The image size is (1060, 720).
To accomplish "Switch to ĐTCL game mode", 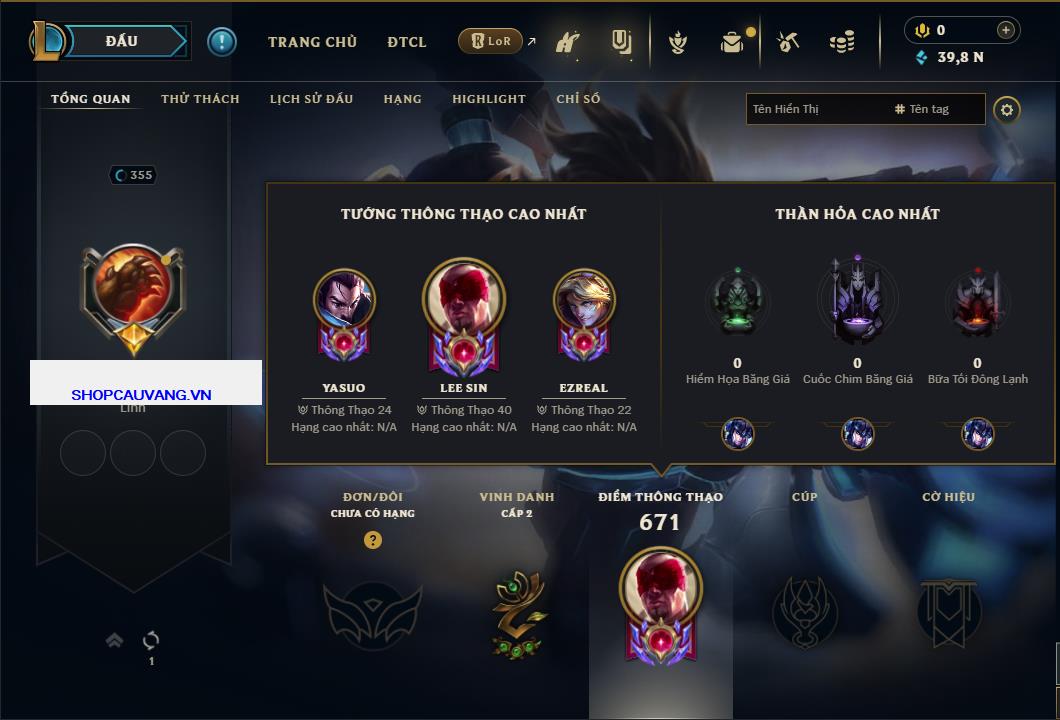I will (x=407, y=42).
